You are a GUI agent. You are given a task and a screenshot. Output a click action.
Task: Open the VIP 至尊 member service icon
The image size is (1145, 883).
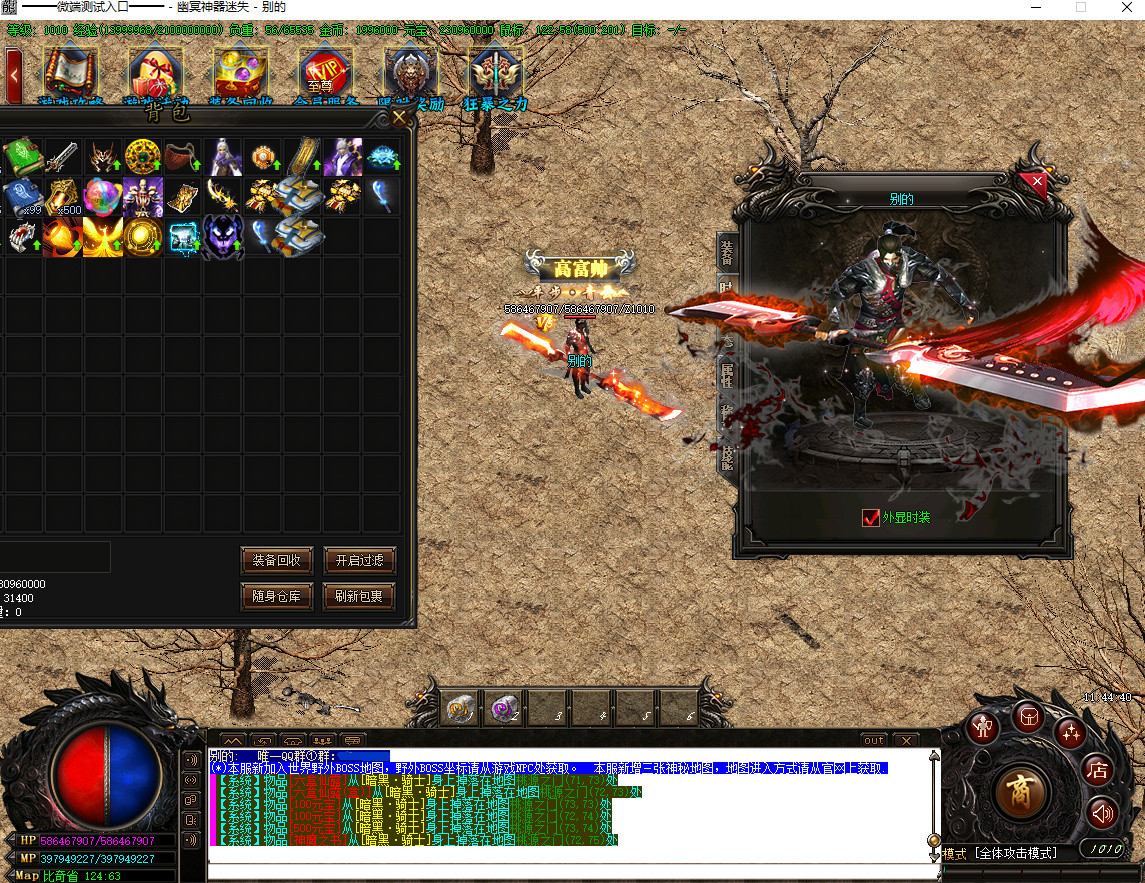tap(326, 74)
